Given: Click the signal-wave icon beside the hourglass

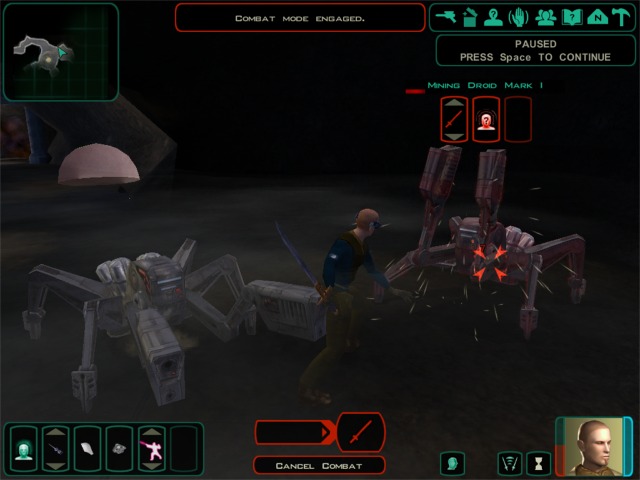Looking at the screenshot, I should point(510,463).
